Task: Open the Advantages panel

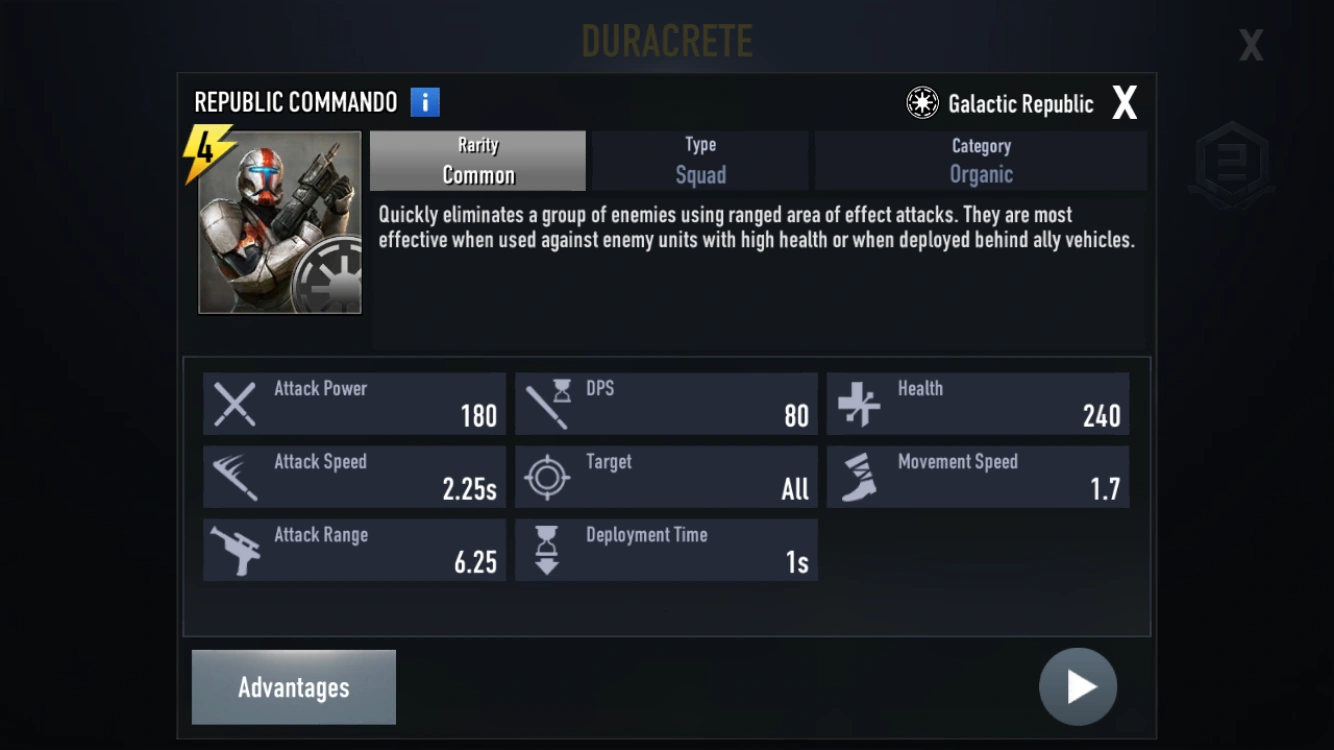Action: [x=293, y=687]
